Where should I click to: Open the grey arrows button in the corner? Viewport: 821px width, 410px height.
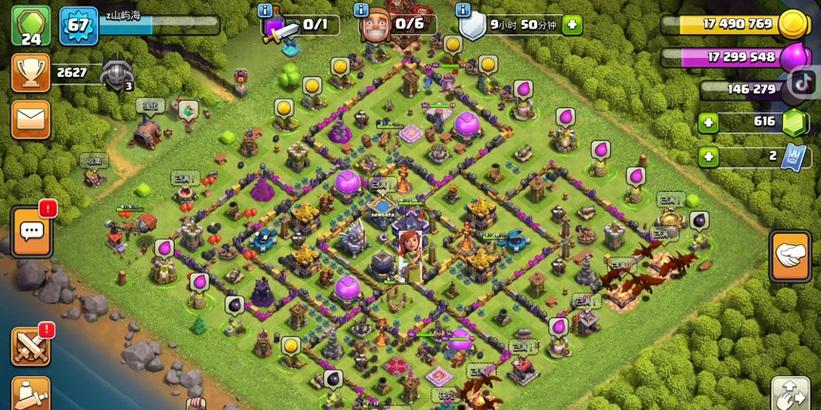click(x=790, y=393)
